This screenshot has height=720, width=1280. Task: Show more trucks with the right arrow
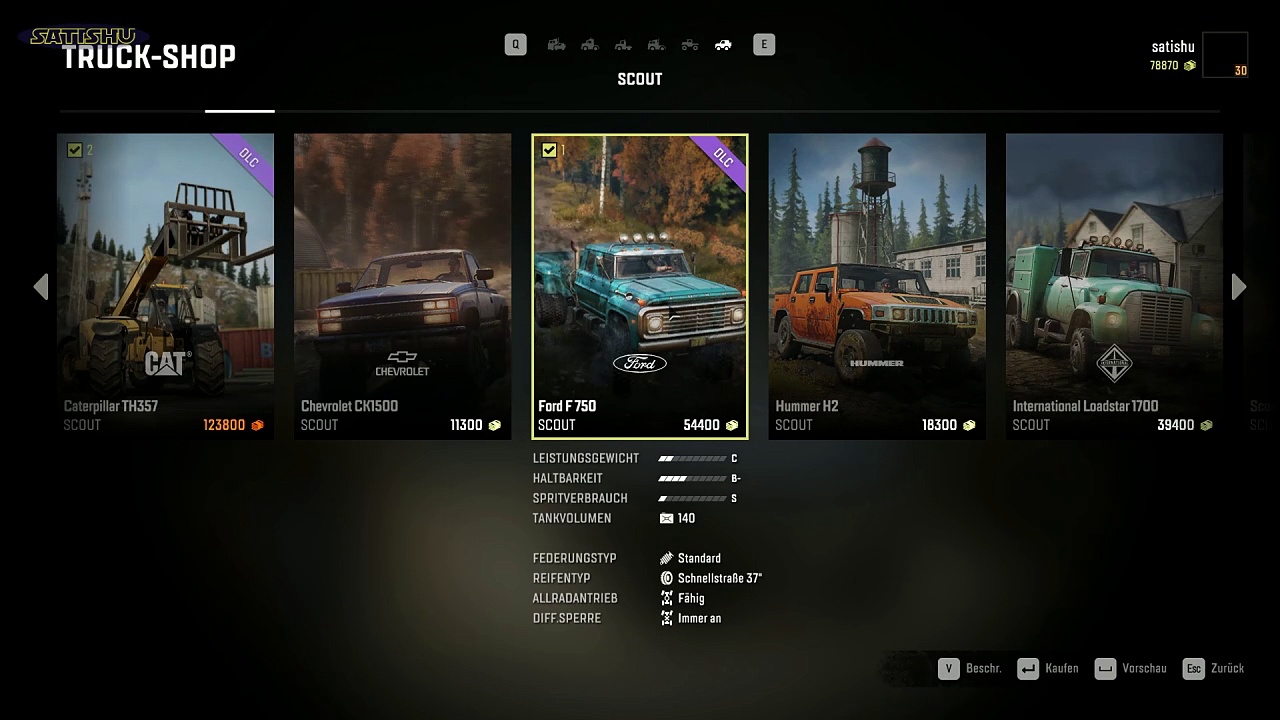pos(1239,287)
